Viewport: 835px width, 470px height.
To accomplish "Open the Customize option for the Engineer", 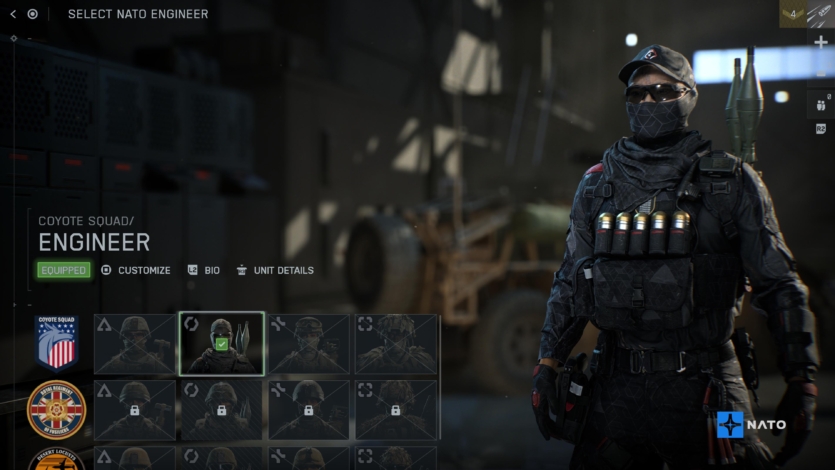I will [136, 270].
